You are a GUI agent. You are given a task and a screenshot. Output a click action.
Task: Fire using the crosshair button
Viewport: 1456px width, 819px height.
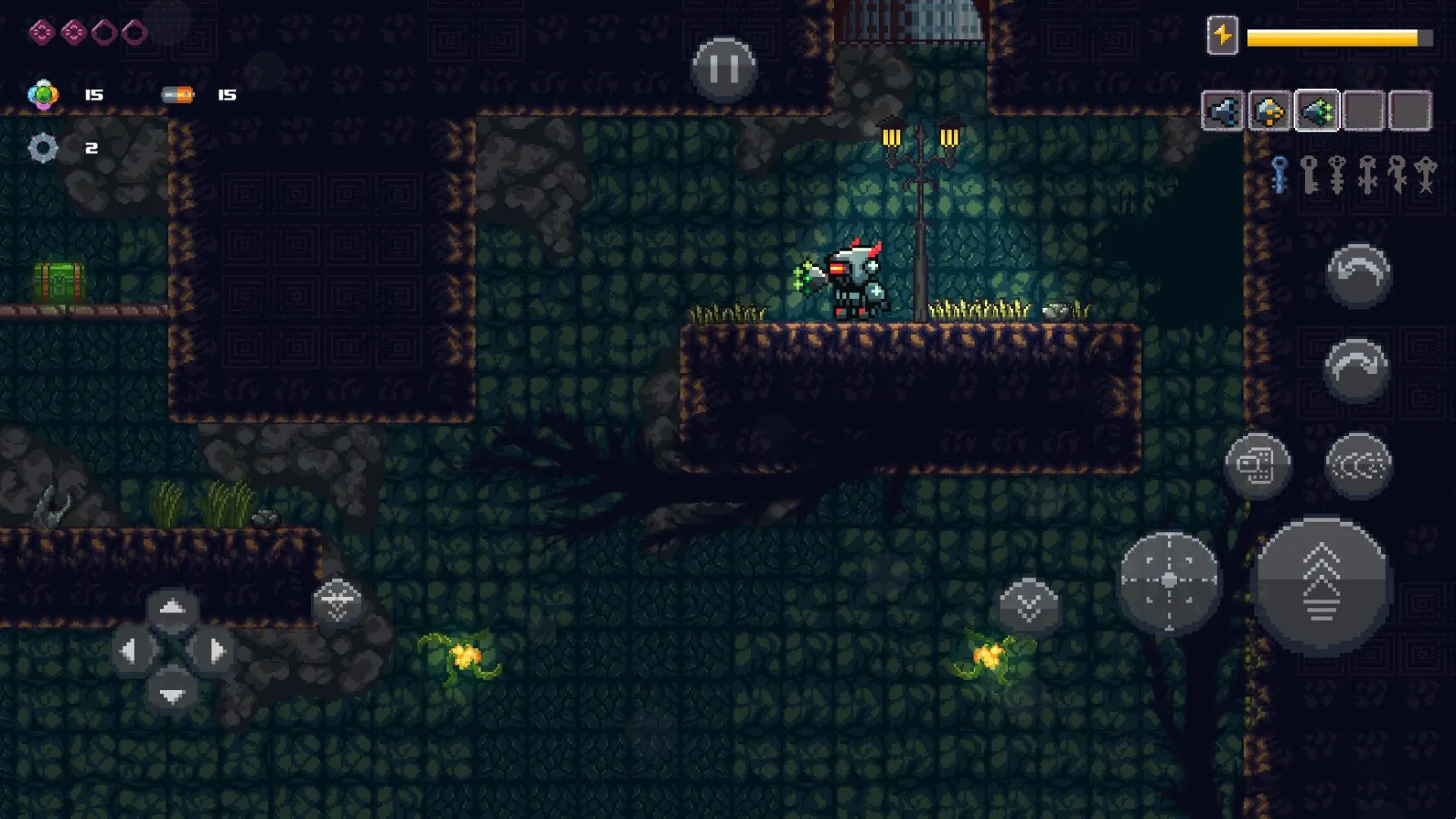pyautogui.click(x=1169, y=581)
